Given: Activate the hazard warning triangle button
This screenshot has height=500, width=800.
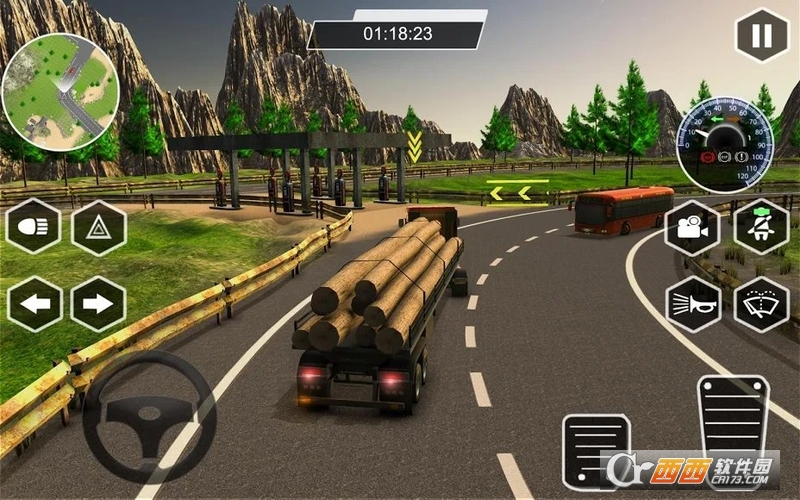Looking at the screenshot, I should tap(98, 228).
